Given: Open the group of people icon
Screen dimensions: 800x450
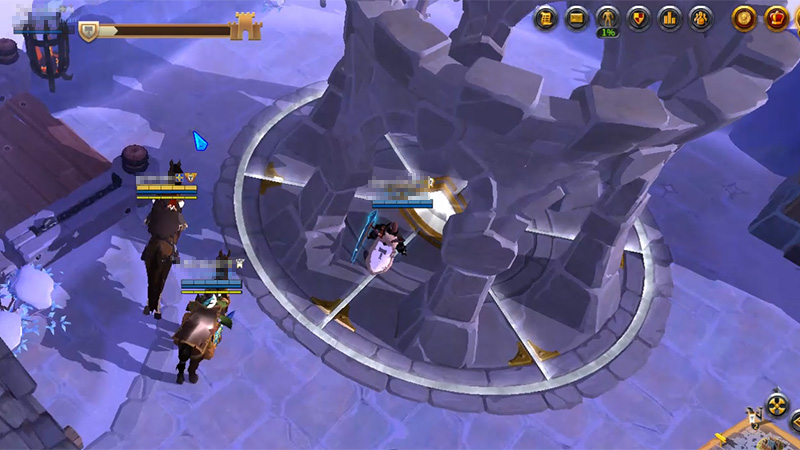Looking at the screenshot, I should [x=701, y=17].
